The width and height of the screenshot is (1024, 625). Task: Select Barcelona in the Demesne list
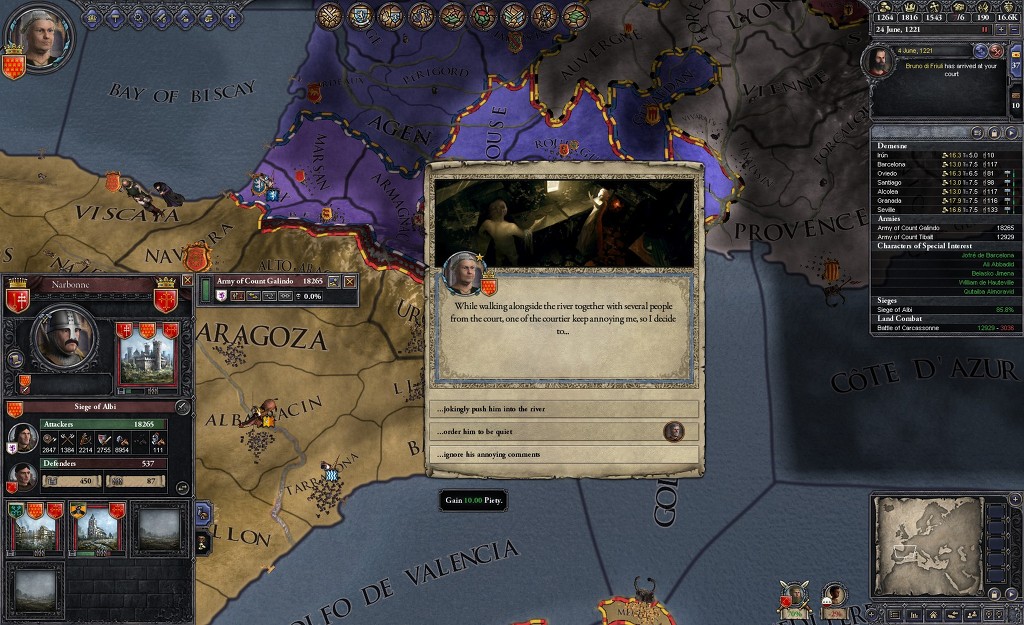890,165
